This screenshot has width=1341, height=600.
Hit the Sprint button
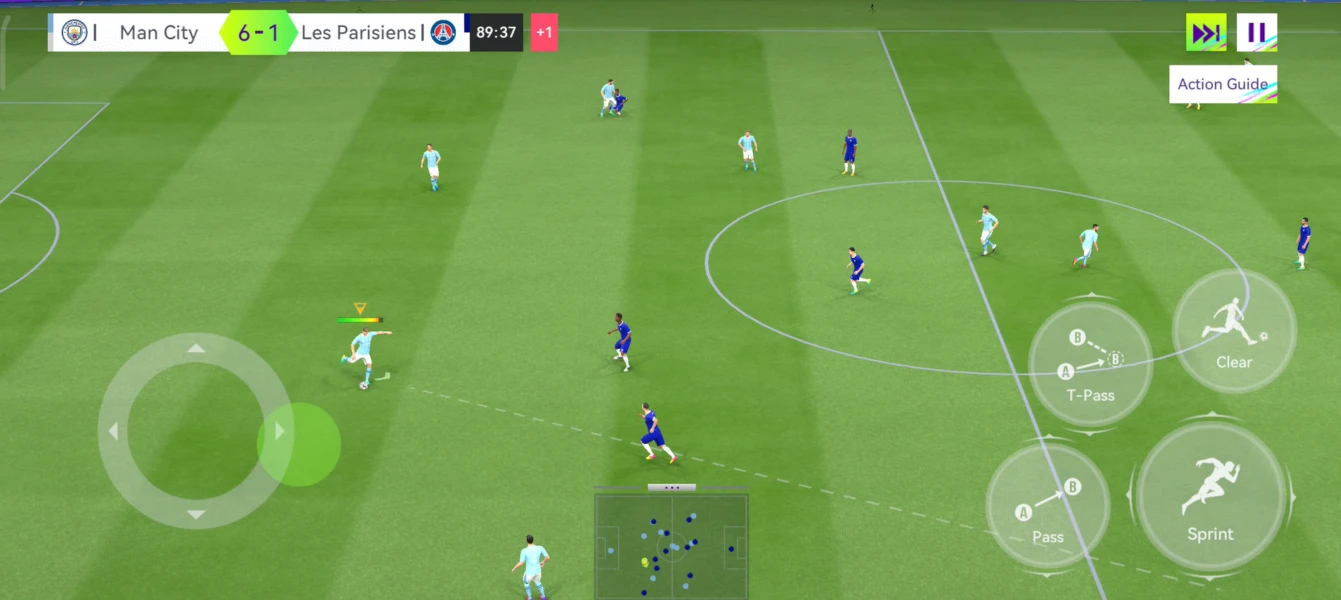(1210, 497)
